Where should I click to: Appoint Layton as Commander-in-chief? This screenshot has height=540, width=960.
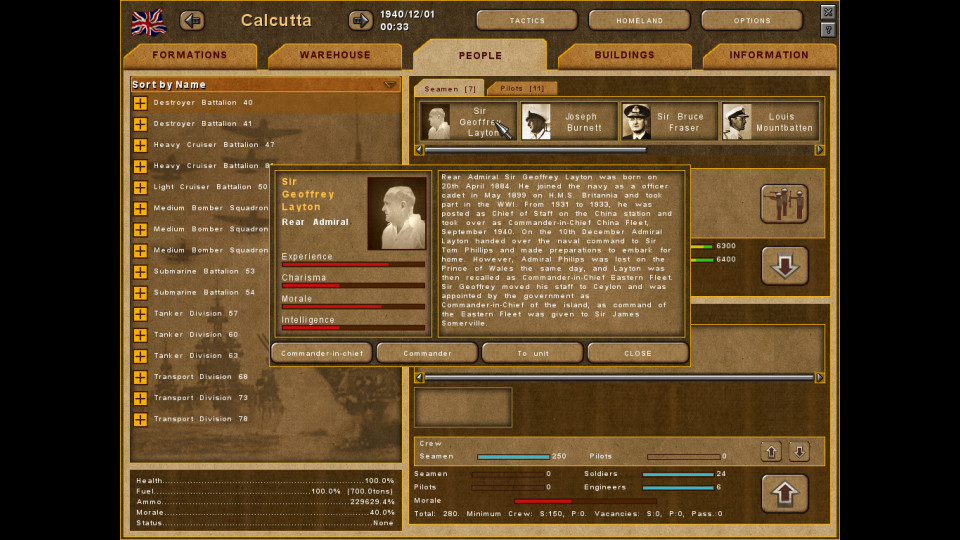(x=321, y=353)
